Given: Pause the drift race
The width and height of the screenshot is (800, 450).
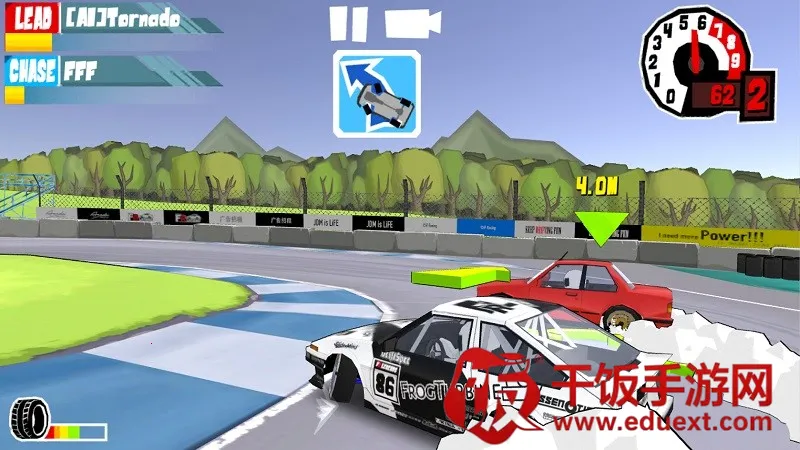Looking at the screenshot, I should 343,22.
